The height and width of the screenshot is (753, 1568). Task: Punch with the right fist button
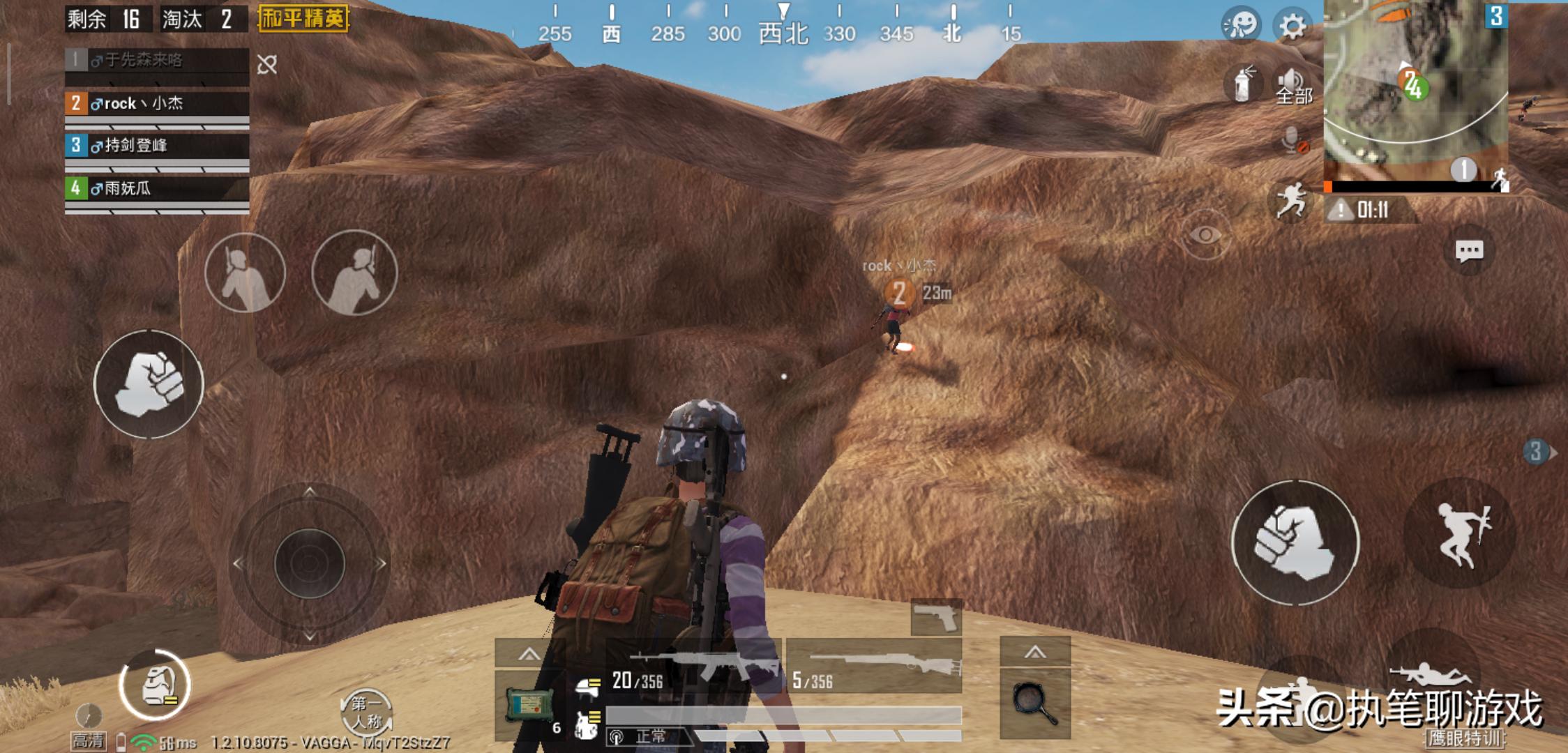1295,542
